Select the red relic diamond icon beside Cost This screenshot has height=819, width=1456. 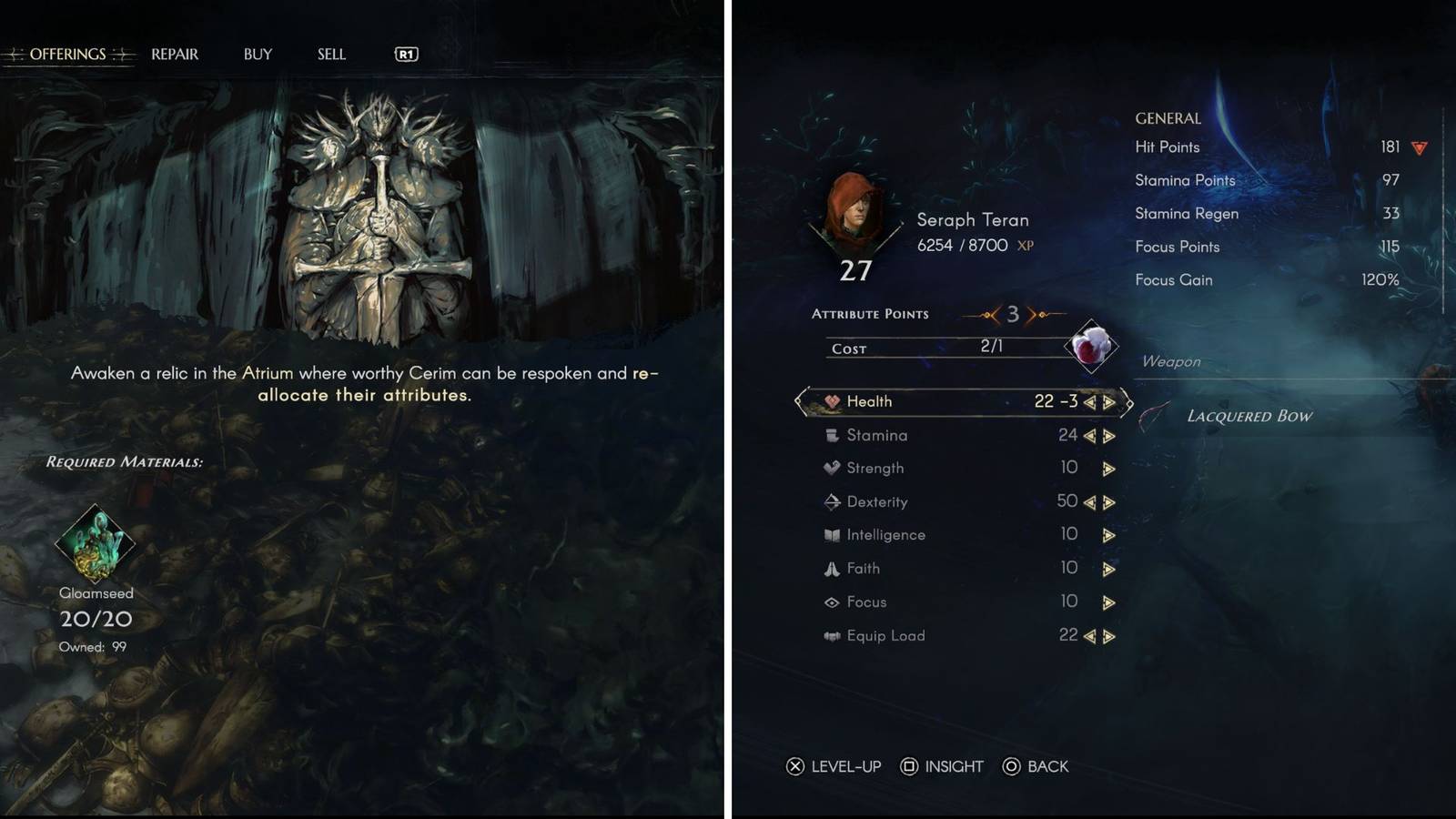1090,347
